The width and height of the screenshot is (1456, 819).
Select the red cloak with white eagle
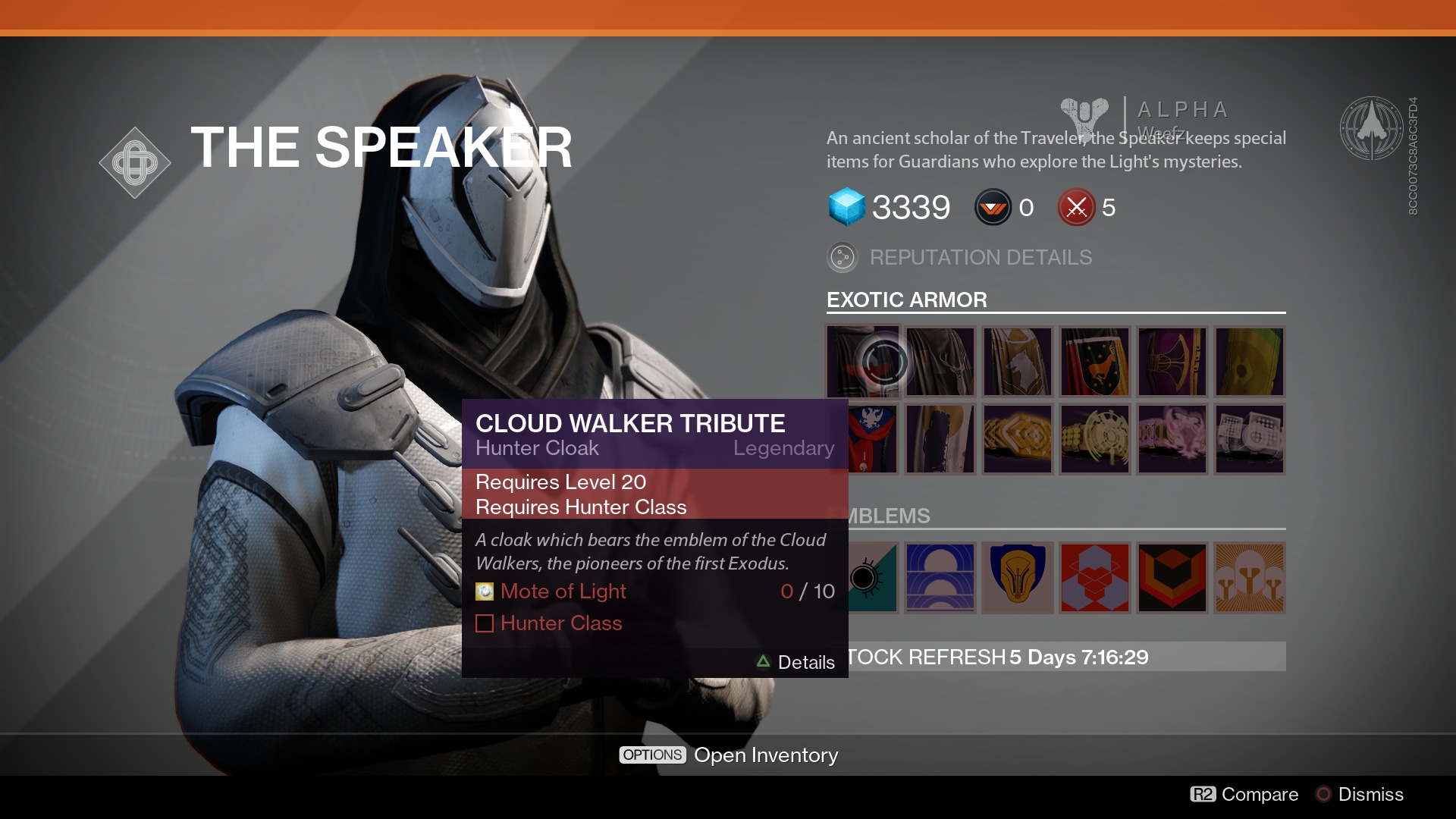pyautogui.click(x=874, y=439)
